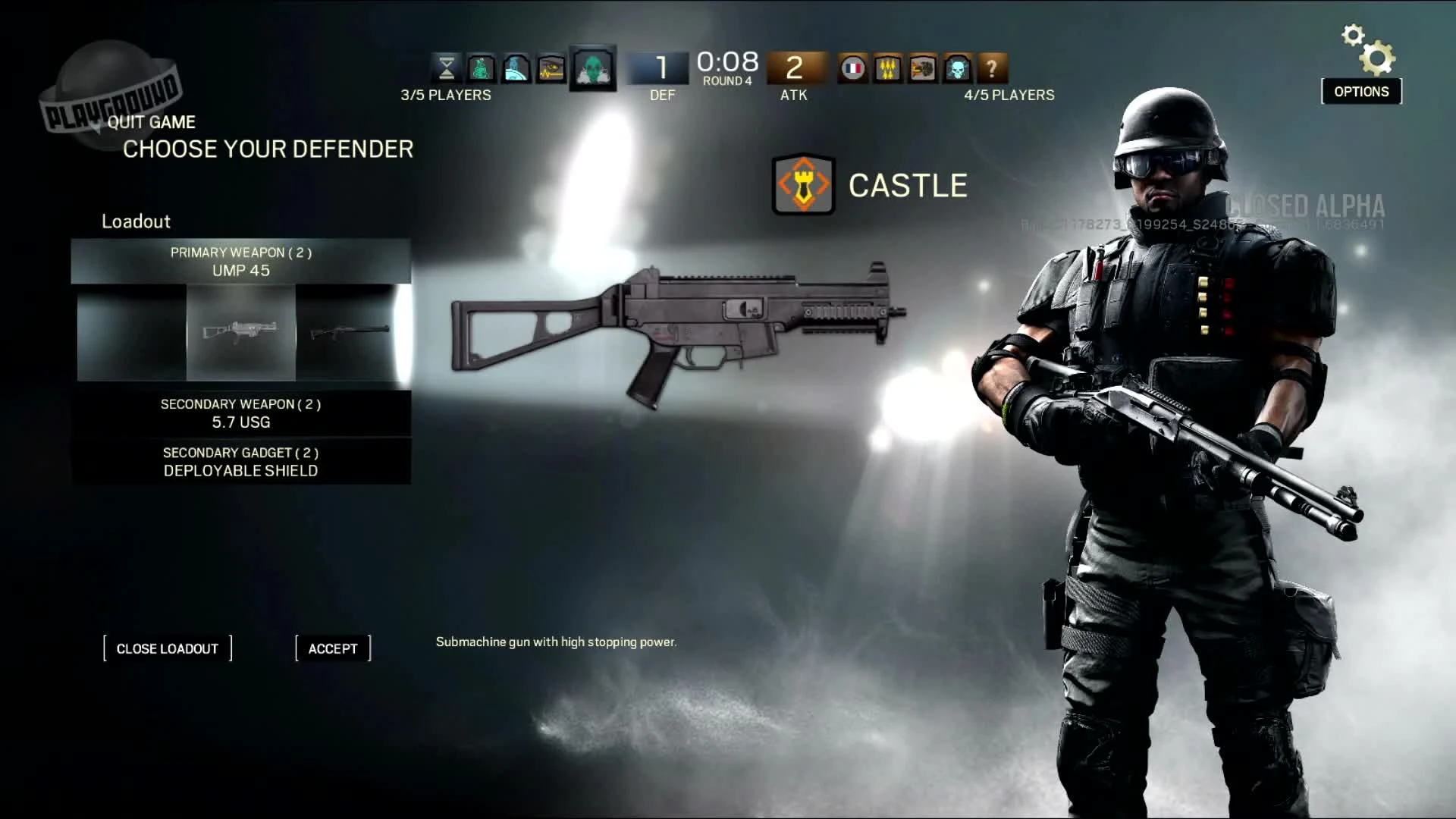Expand the Primary Weapon UMP 45 section
Viewport: 1456px width, 819px height.
(240, 262)
